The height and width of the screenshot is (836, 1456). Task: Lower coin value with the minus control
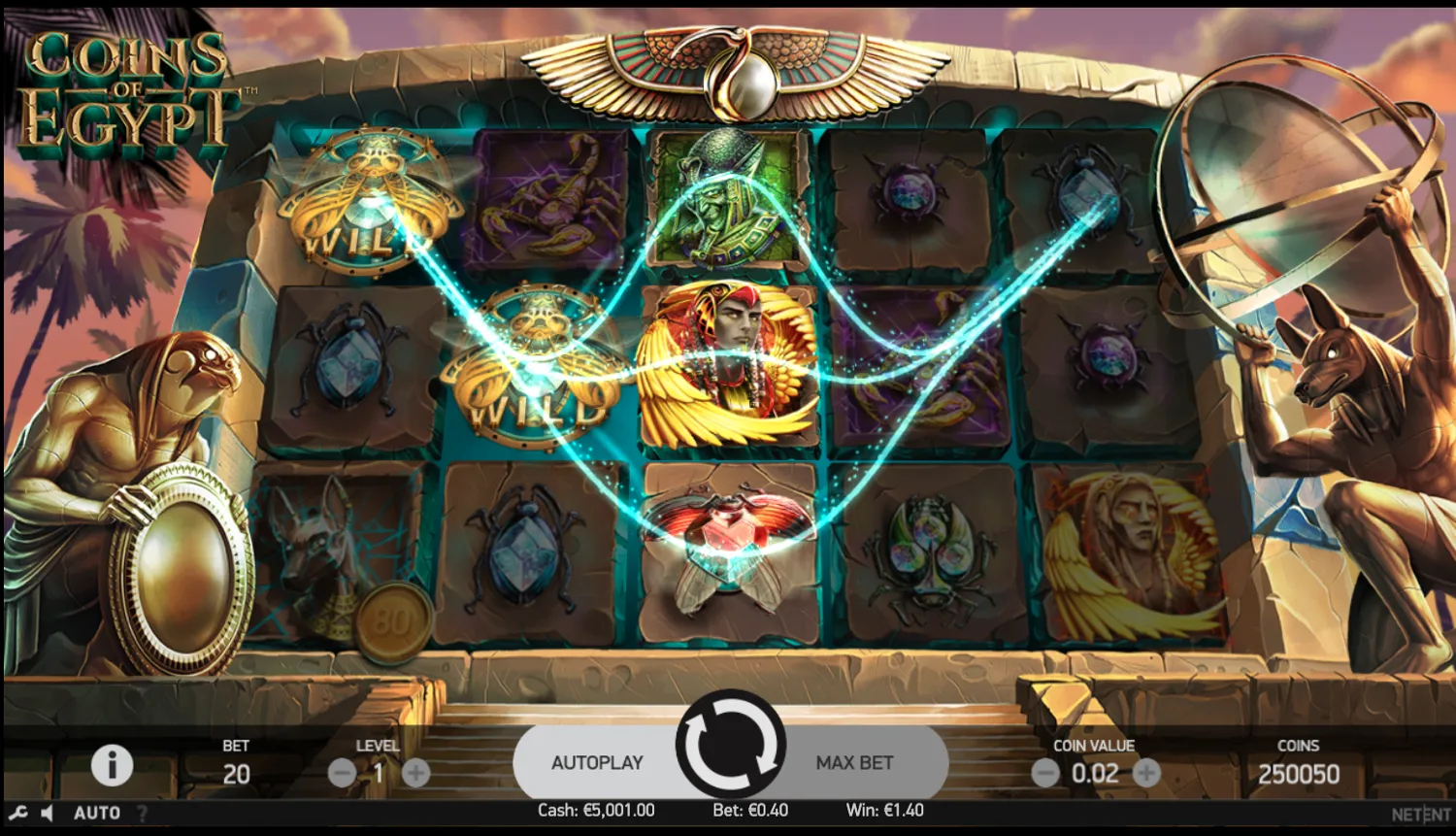tap(1046, 773)
